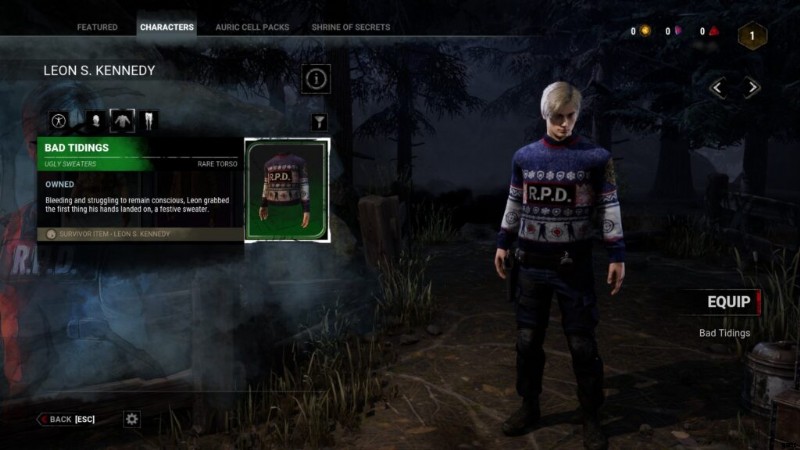Open settings with the gear icon
800x450 pixels.
(x=132, y=419)
